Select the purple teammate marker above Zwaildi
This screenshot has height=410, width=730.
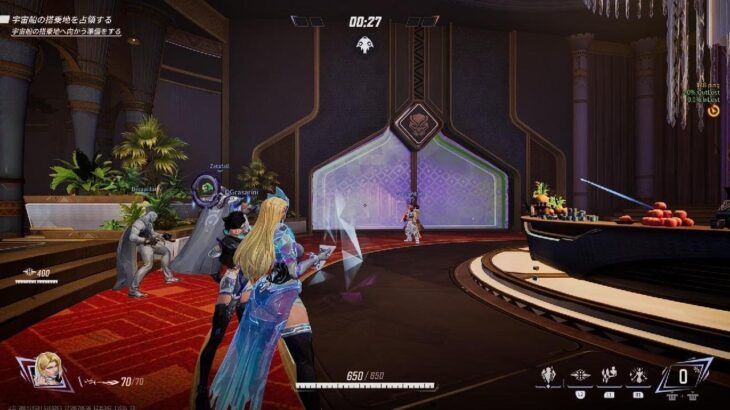pos(205,185)
